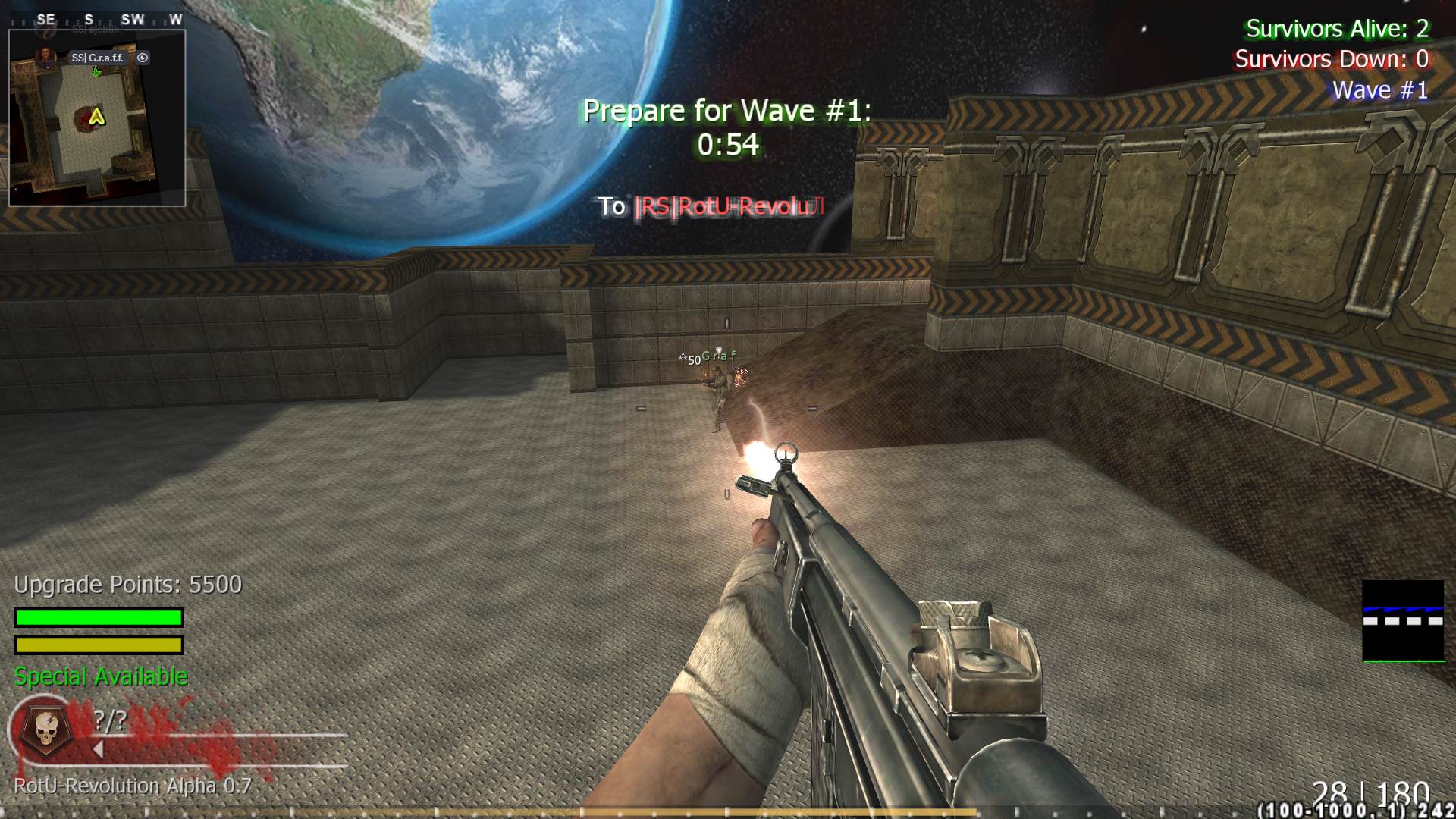Select the SW compass heading

tap(133, 20)
